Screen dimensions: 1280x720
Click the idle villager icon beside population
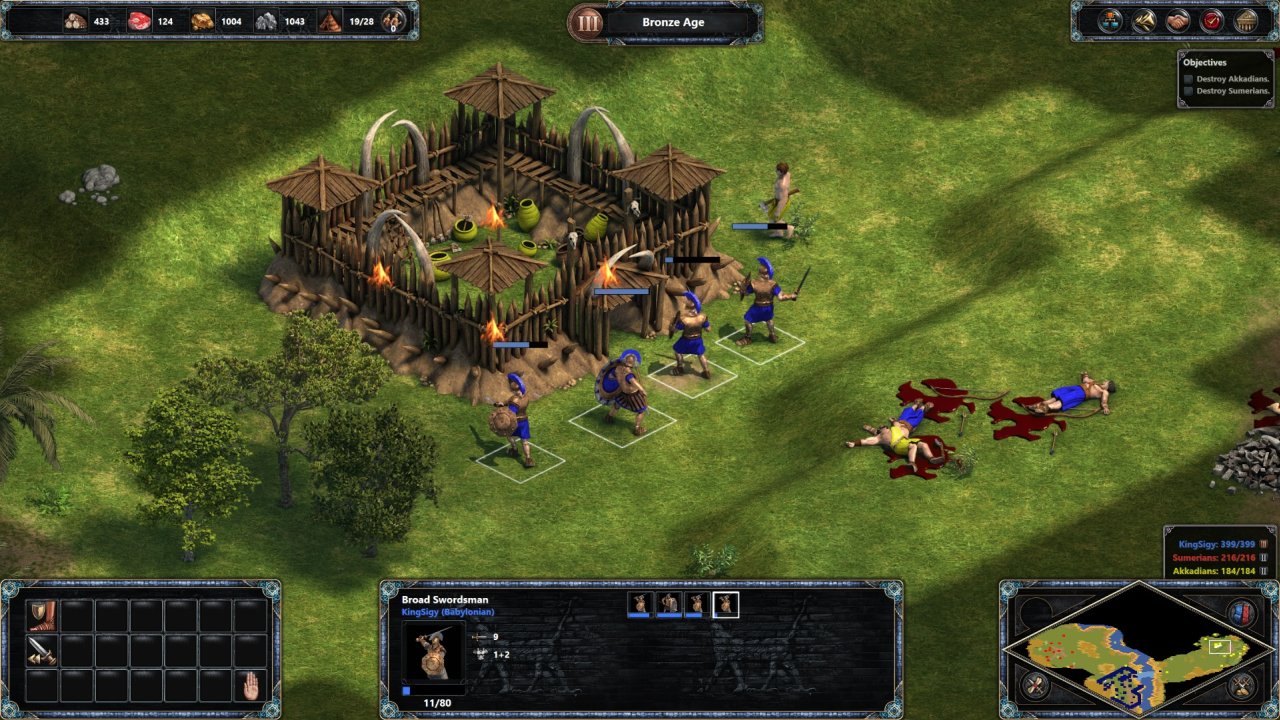pyautogui.click(x=394, y=20)
